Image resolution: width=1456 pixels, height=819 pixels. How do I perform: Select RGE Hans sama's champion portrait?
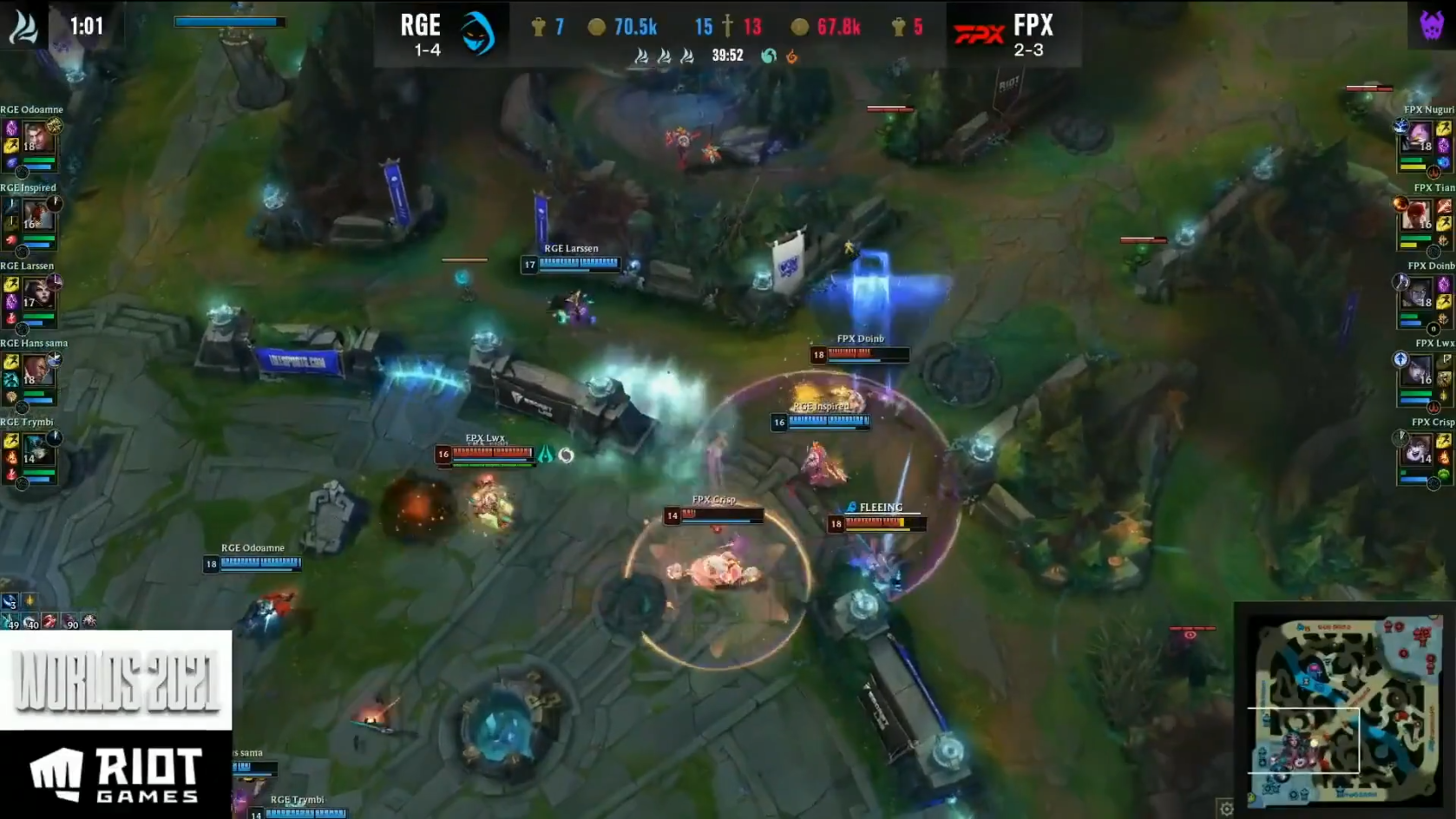tap(36, 370)
